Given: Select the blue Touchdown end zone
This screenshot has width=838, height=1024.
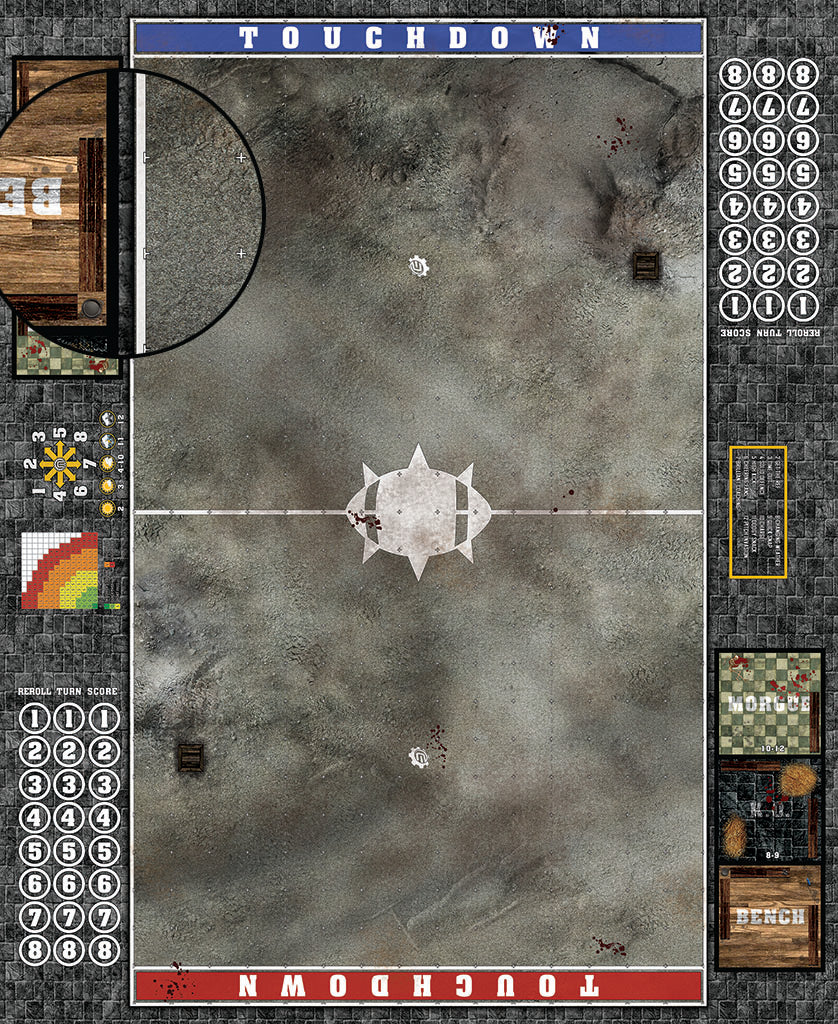Looking at the screenshot, I should 419,38.
